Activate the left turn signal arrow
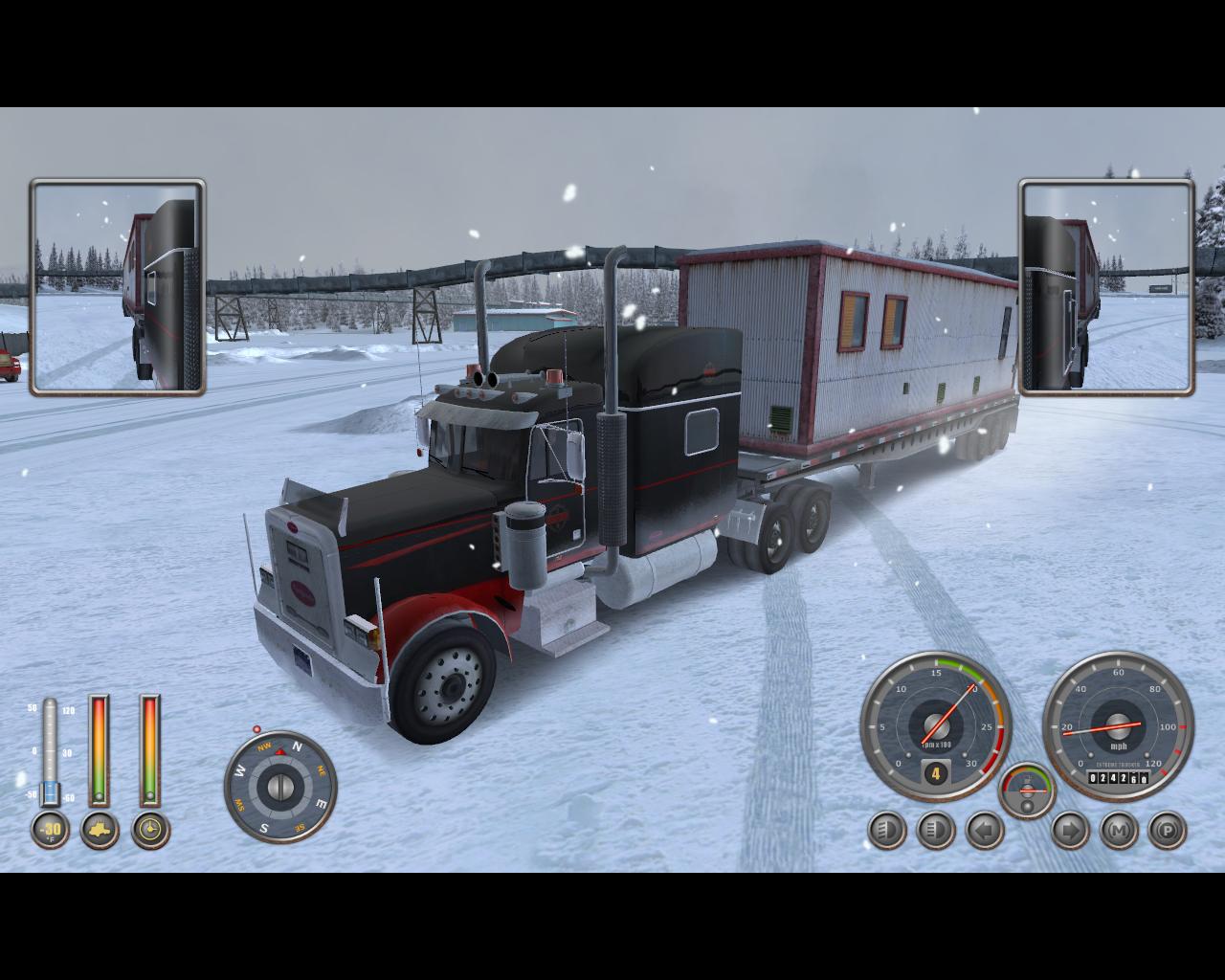 [x=985, y=830]
